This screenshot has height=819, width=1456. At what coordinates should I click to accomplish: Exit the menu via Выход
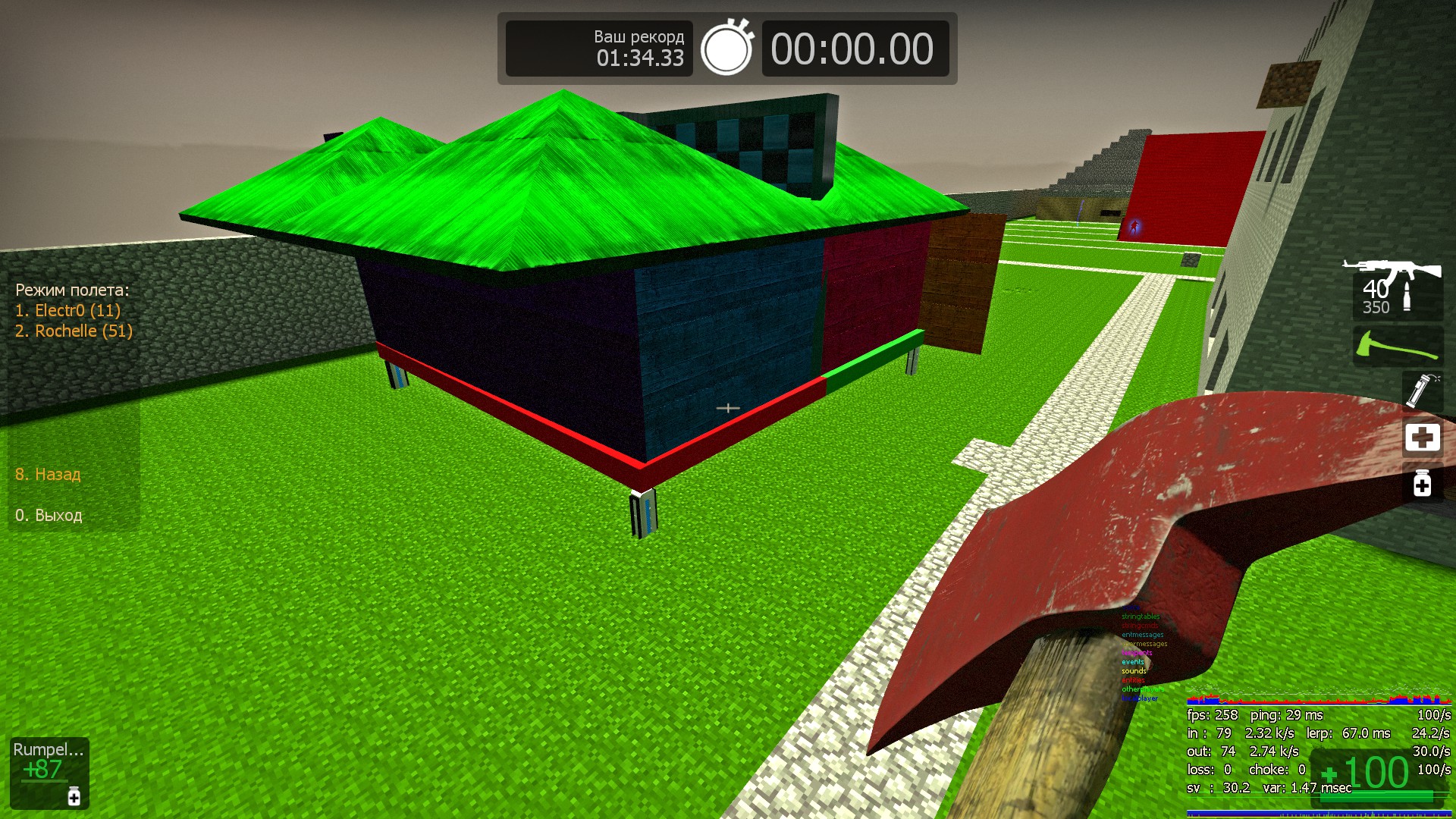49,515
